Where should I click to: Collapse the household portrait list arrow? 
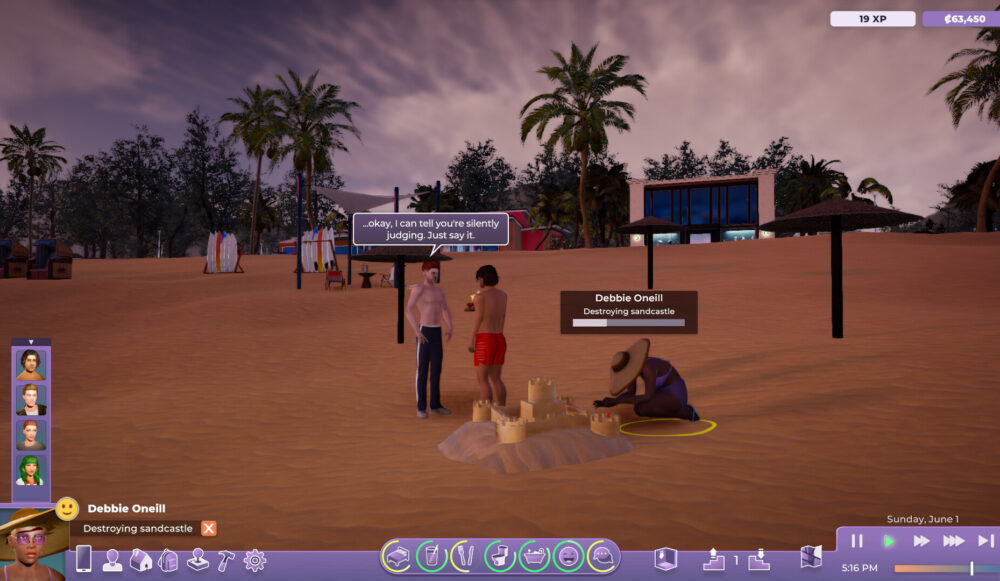31,342
